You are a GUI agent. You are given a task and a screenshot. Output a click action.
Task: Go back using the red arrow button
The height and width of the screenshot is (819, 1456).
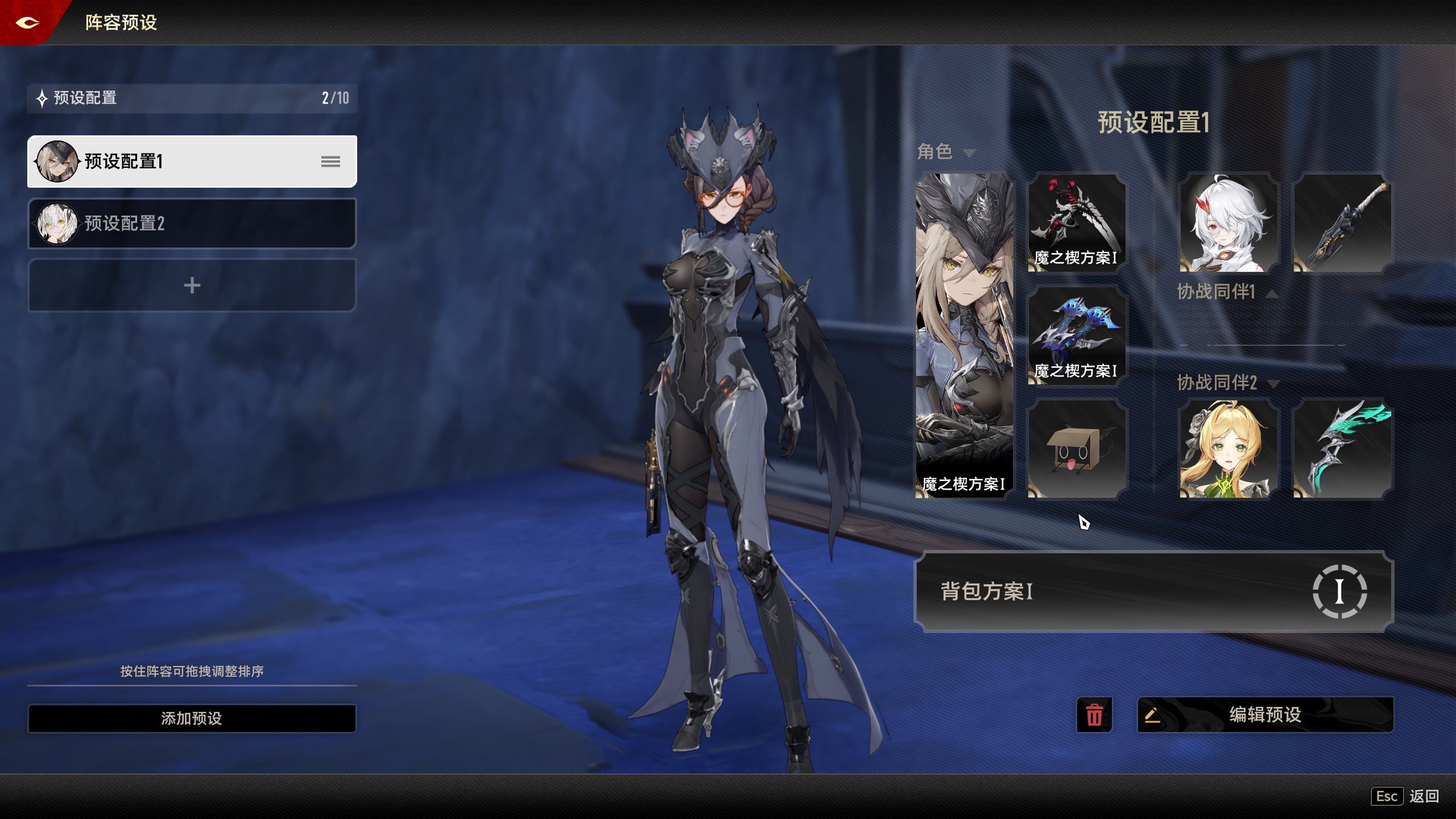pyautogui.click(x=27, y=23)
